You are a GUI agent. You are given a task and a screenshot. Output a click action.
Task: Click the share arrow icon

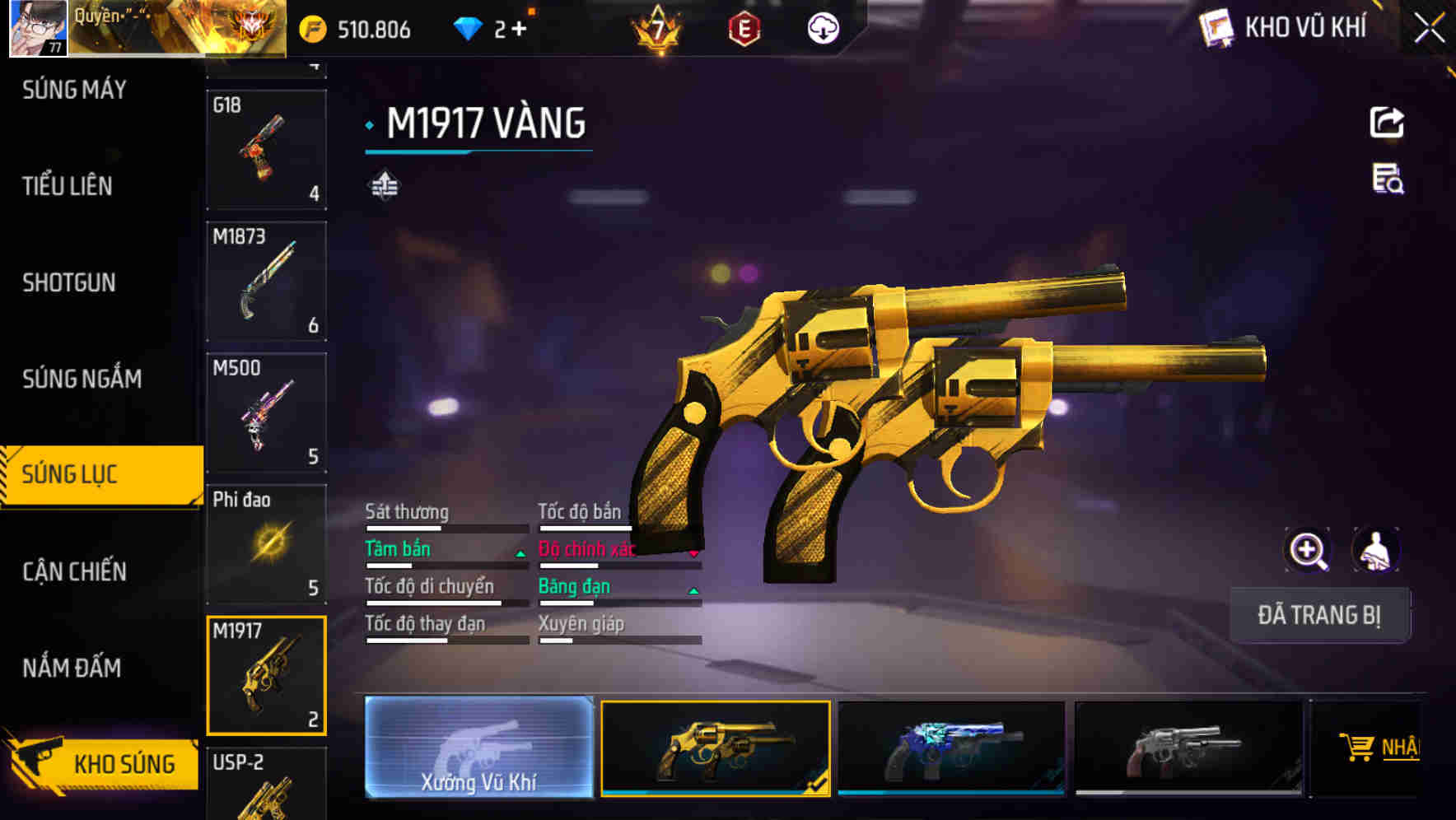coord(1387,123)
